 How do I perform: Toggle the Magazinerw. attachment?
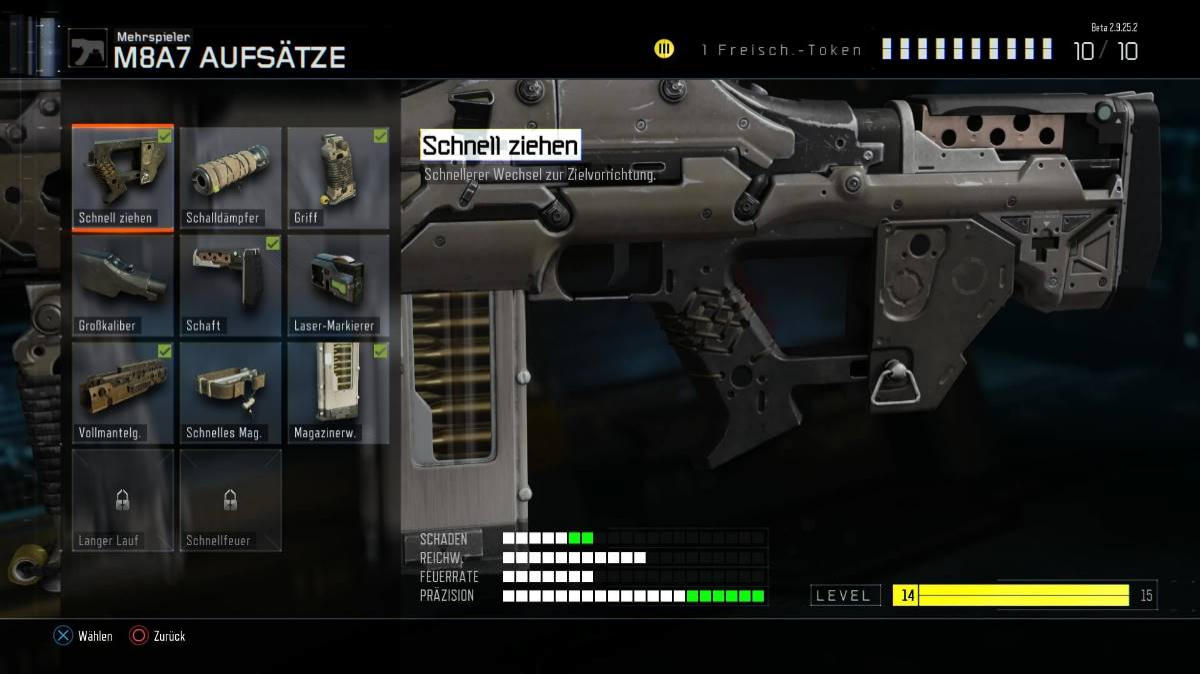point(338,393)
